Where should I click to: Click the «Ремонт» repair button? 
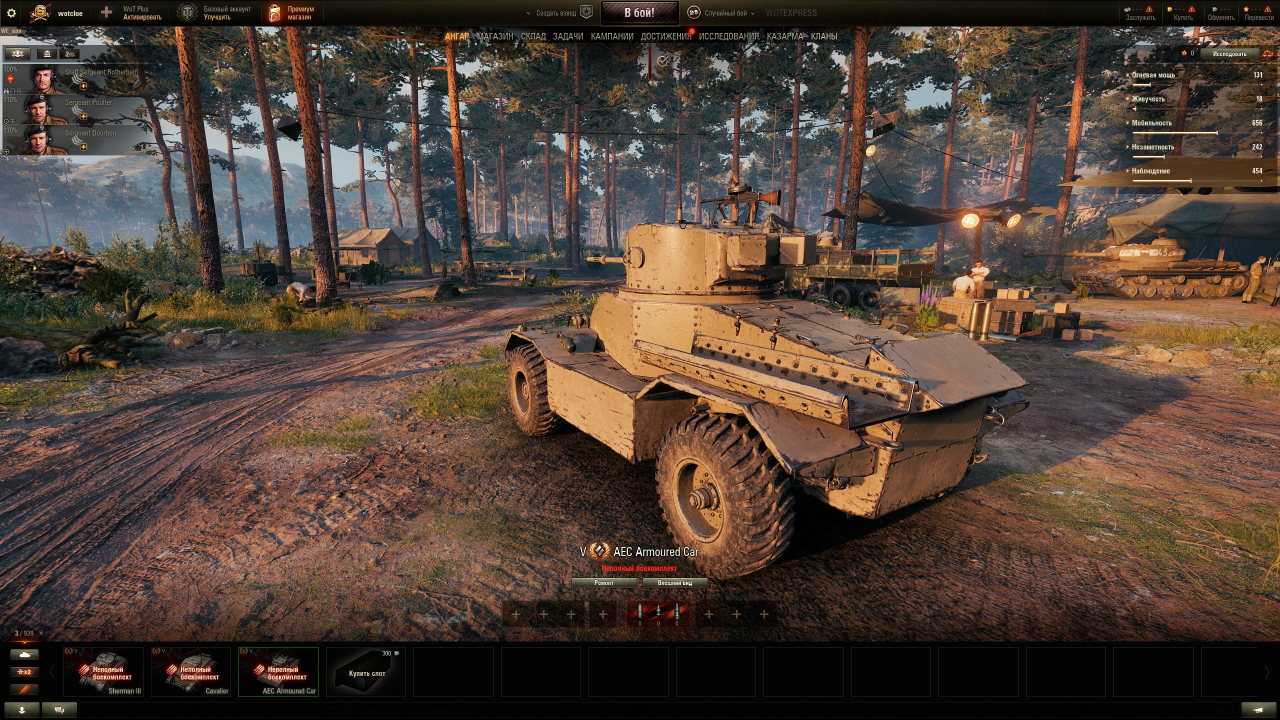click(604, 583)
